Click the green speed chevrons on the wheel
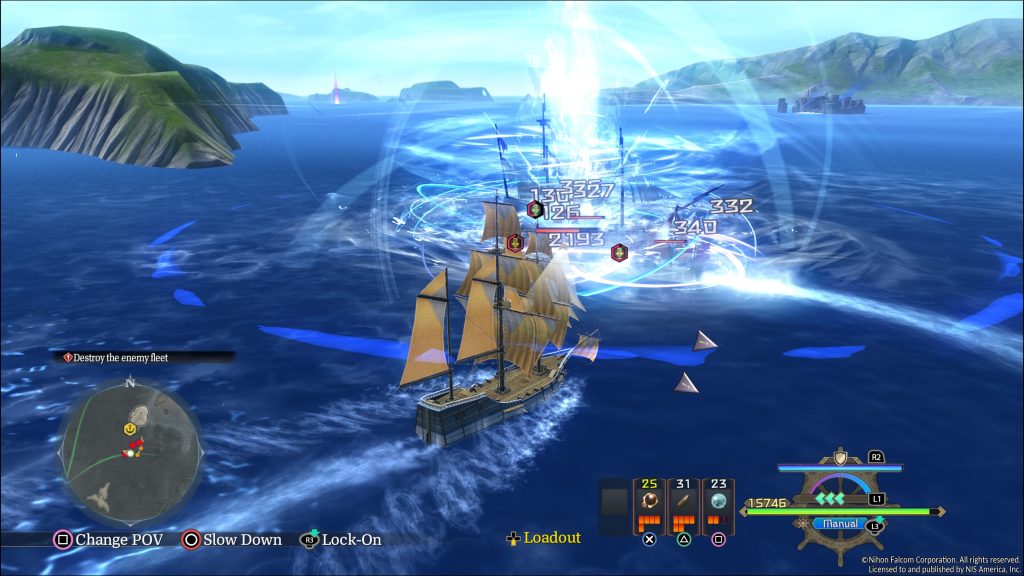The width and height of the screenshot is (1024, 576). click(x=829, y=497)
